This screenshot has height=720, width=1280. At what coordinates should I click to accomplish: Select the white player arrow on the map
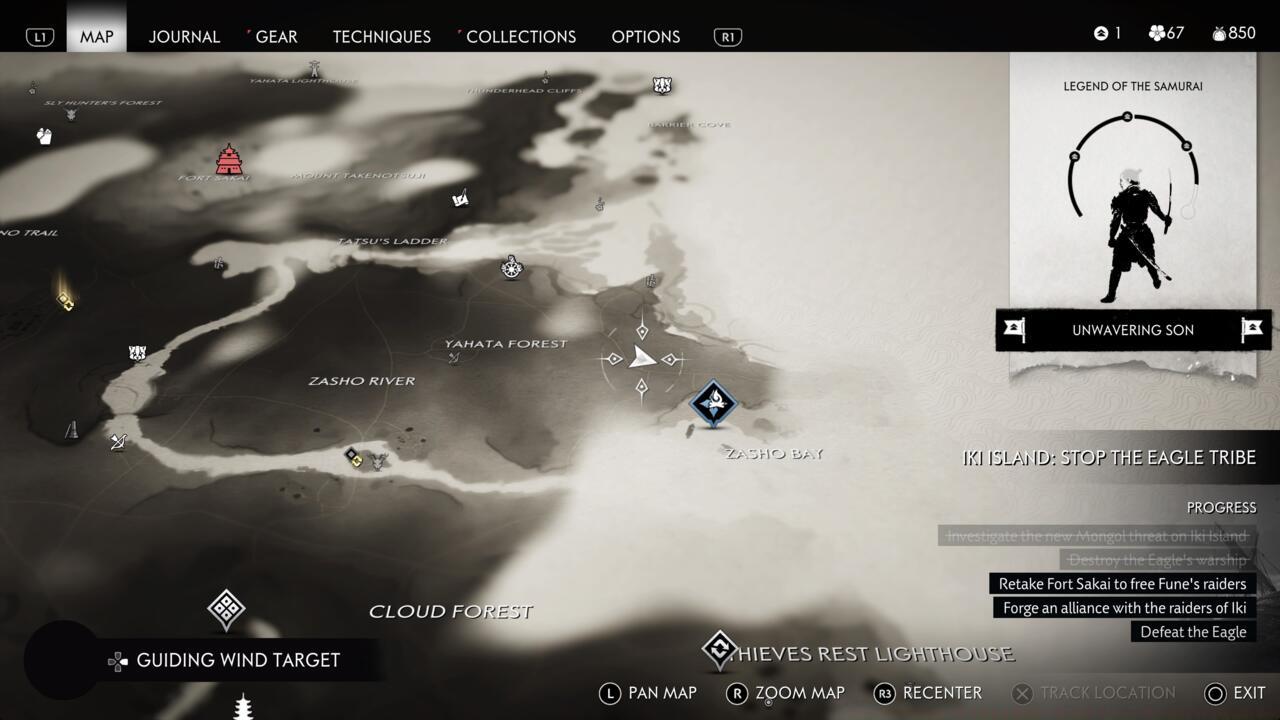click(x=642, y=358)
